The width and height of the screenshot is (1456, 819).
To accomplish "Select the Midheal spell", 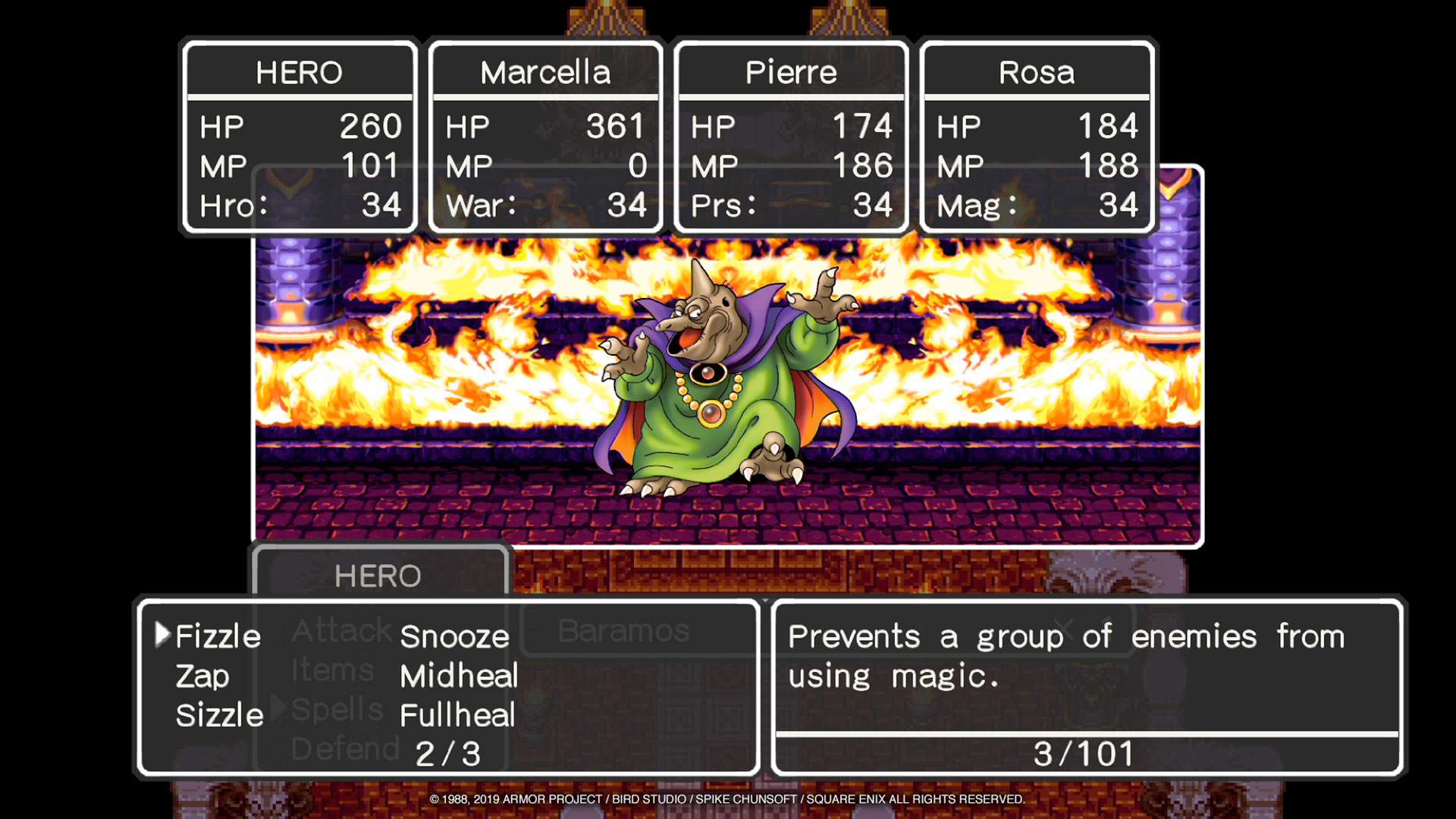I will (459, 676).
